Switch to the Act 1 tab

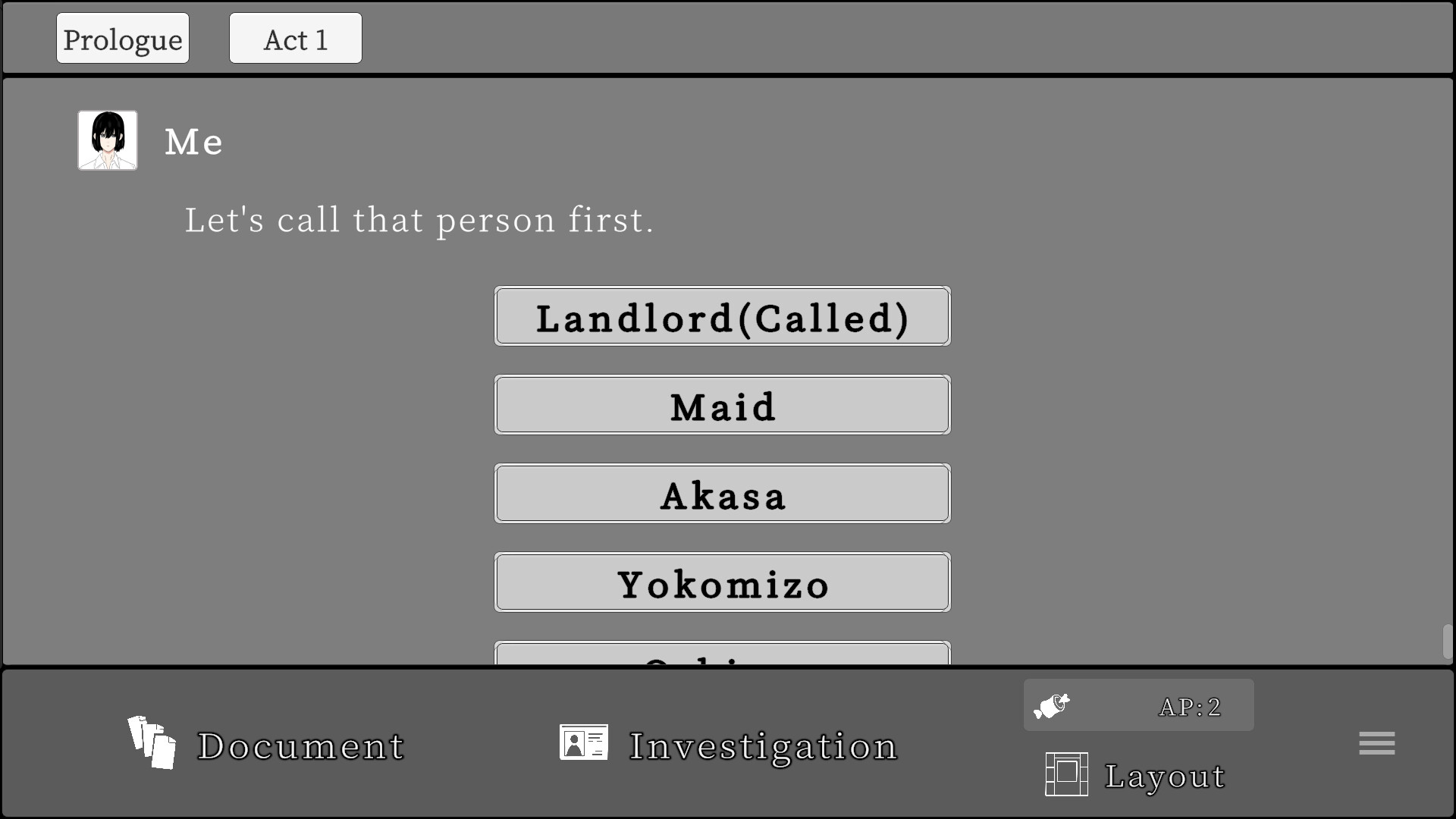point(295,38)
